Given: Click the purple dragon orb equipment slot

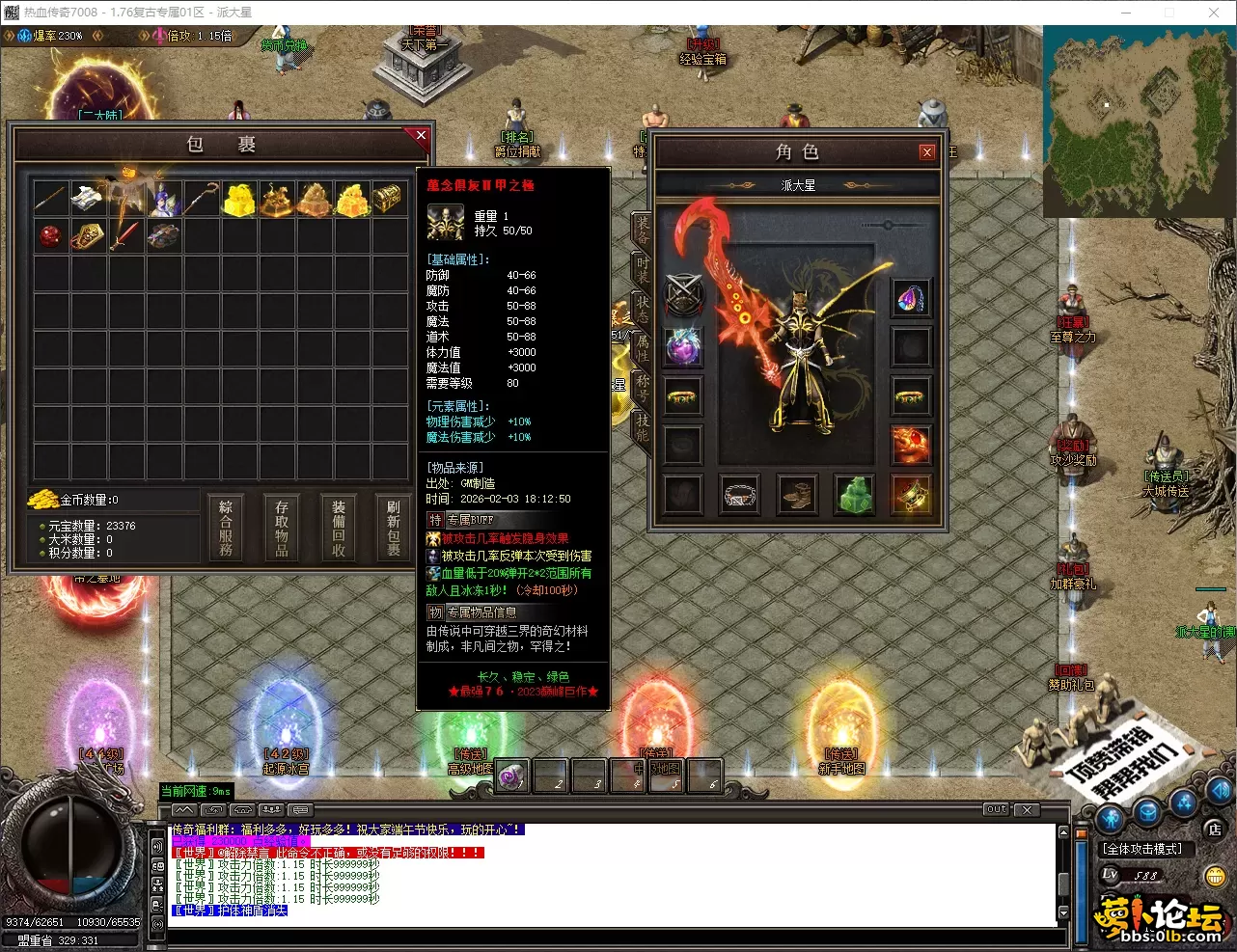Looking at the screenshot, I should tap(683, 346).
